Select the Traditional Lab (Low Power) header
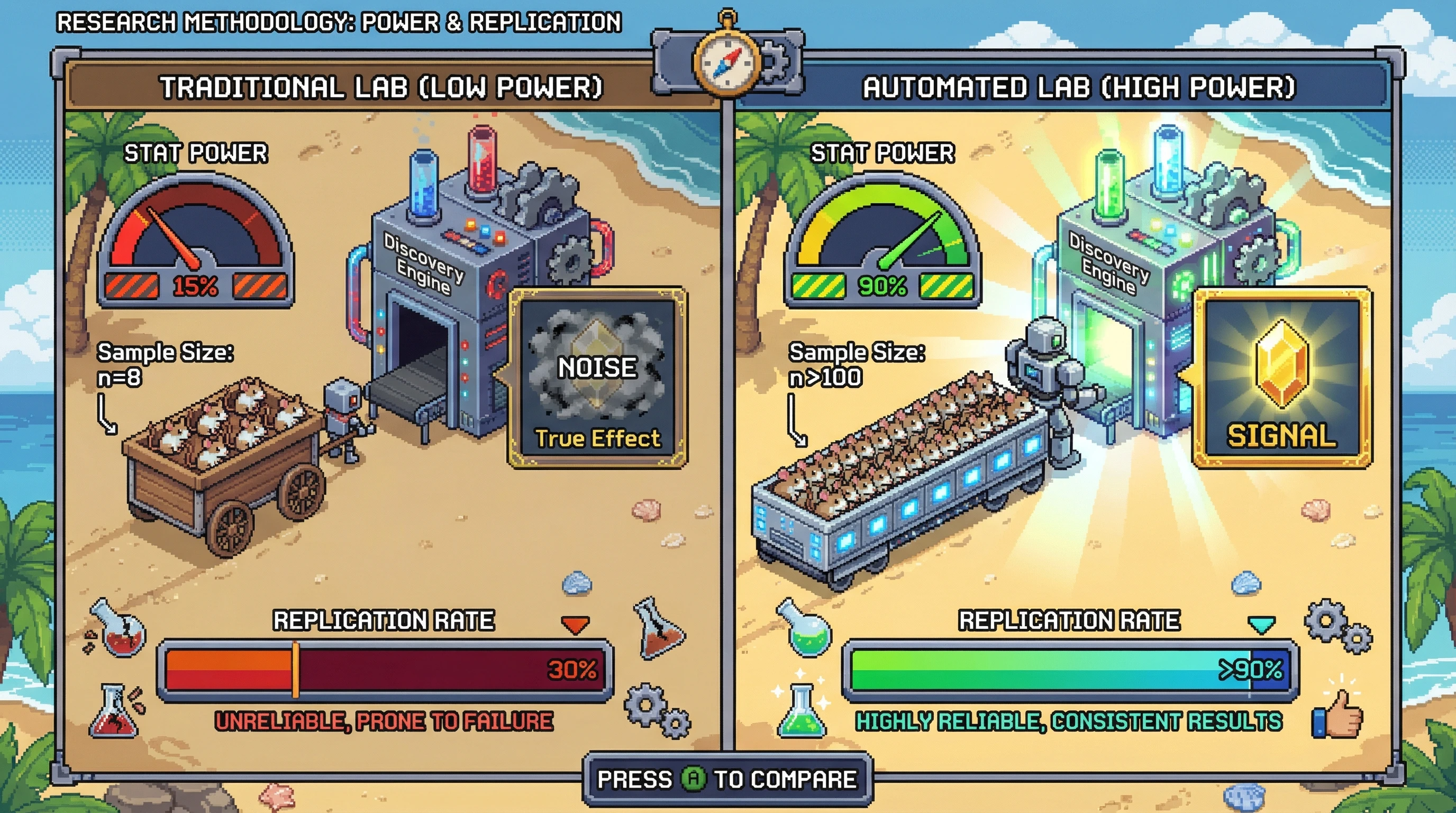The height and width of the screenshot is (813, 1456). pyautogui.click(x=382, y=88)
